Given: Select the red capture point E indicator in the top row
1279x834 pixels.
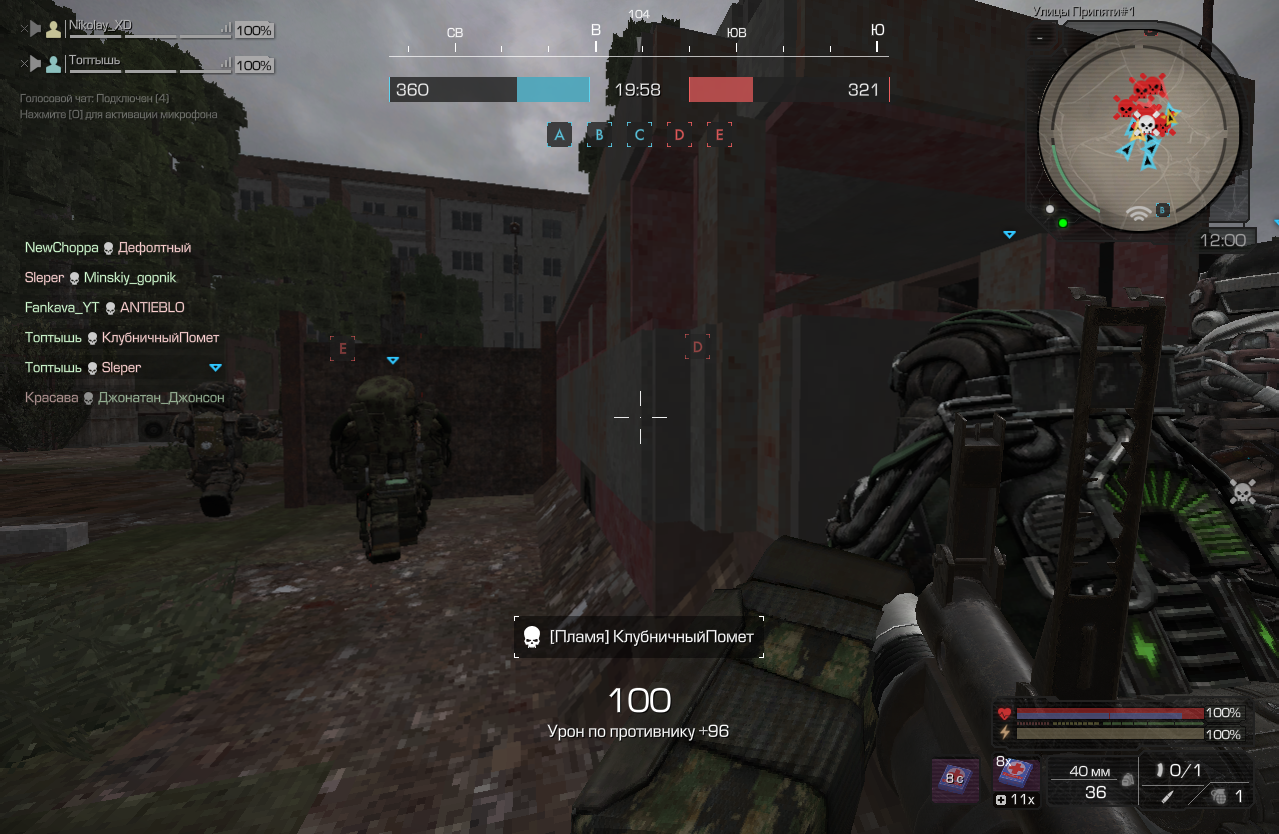Looking at the screenshot, I should coord(719,135).
